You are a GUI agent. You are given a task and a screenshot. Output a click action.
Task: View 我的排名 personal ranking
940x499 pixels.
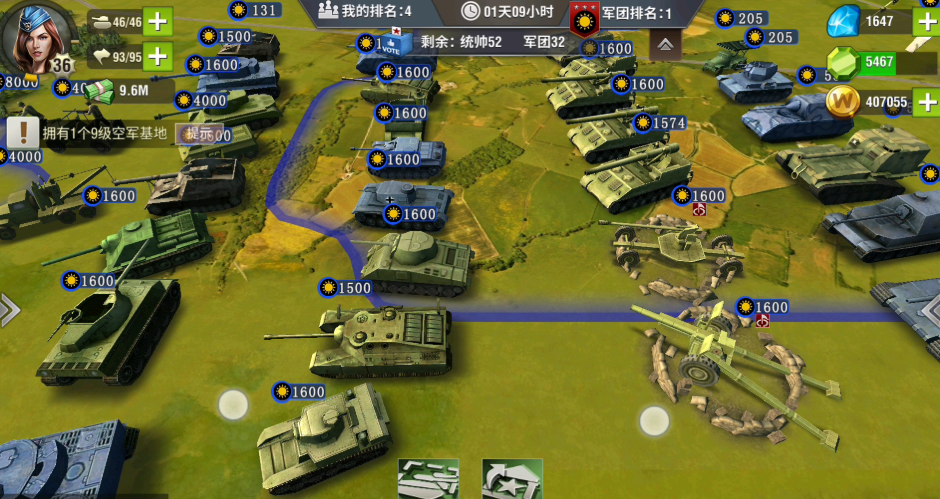(365, 12)
